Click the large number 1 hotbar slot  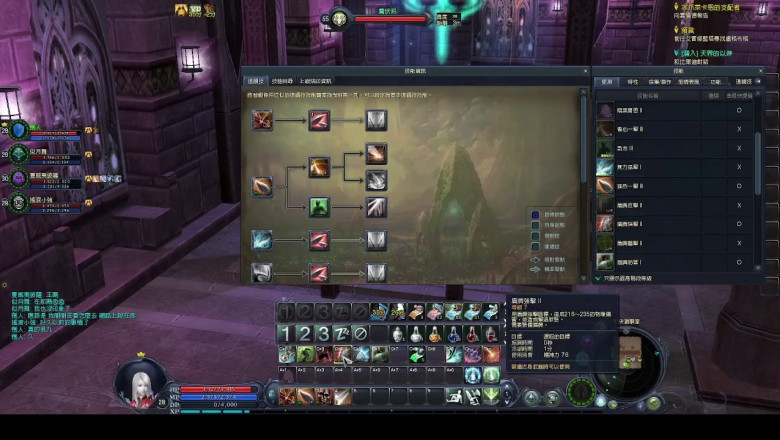coord(285,333)
